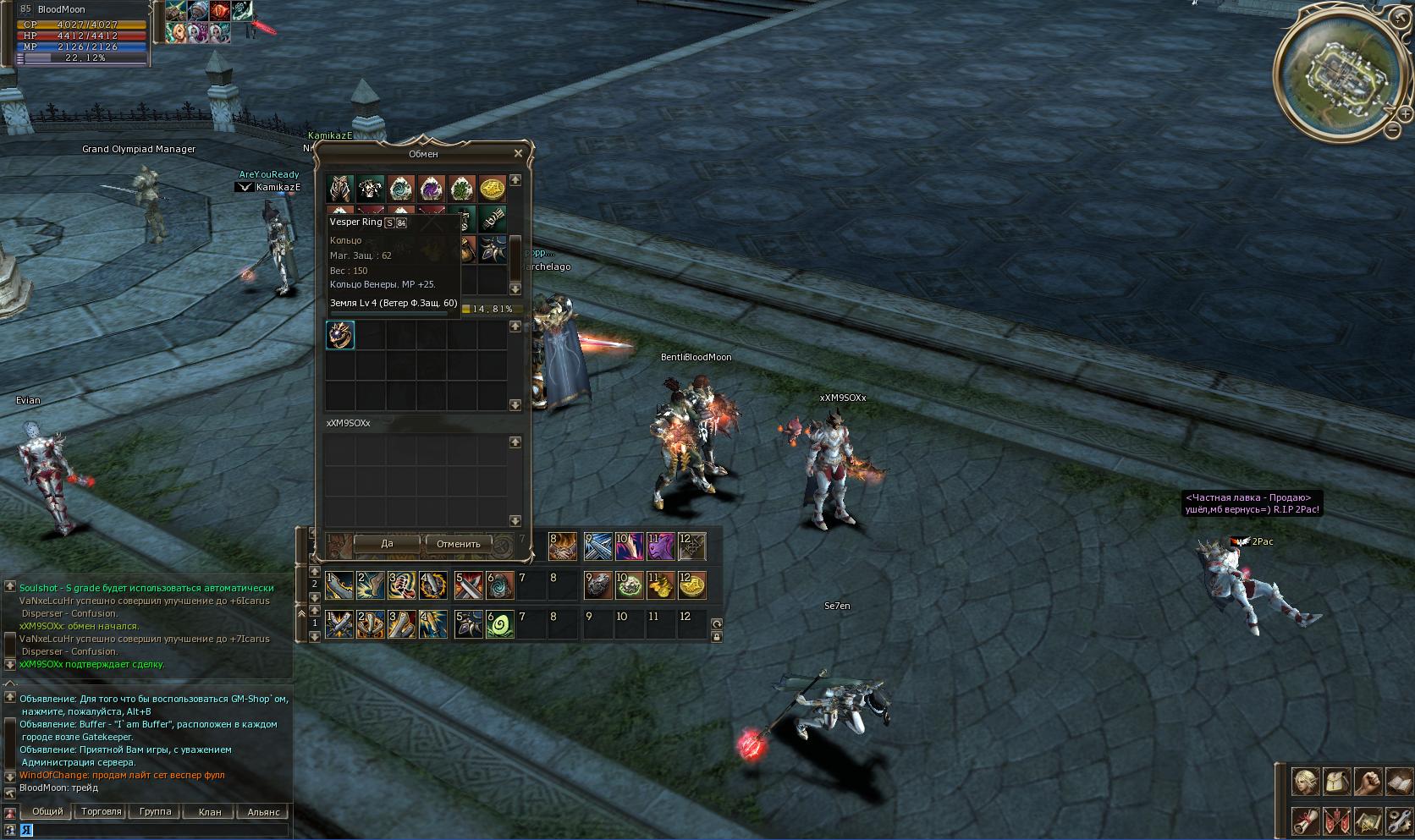Zoom in the minimap with plus button
This screenshot has width=1415, height=840.
coord(1405,113)
